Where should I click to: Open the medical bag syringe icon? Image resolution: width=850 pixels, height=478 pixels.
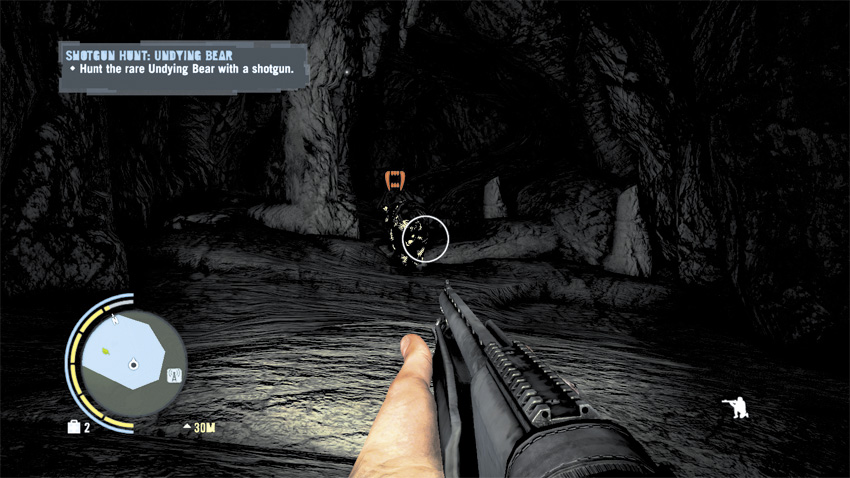click(x=74, y=428)
